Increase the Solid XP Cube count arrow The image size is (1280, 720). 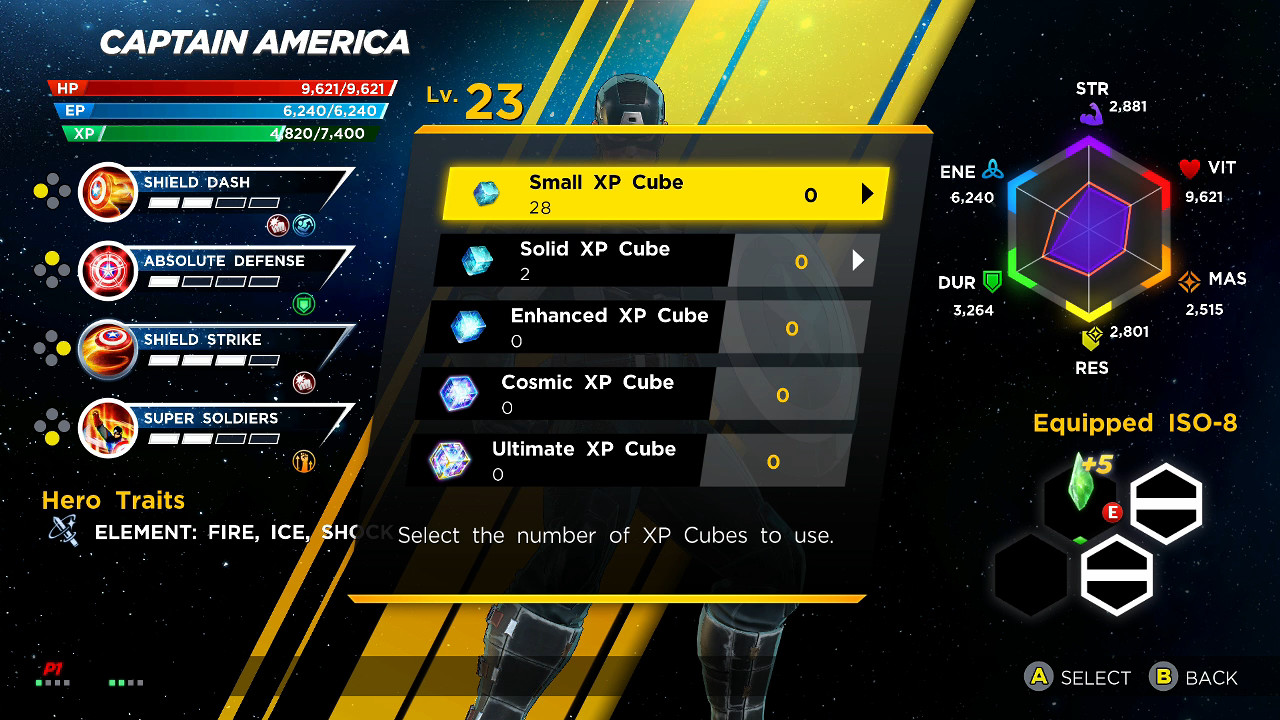coord(857,261)
